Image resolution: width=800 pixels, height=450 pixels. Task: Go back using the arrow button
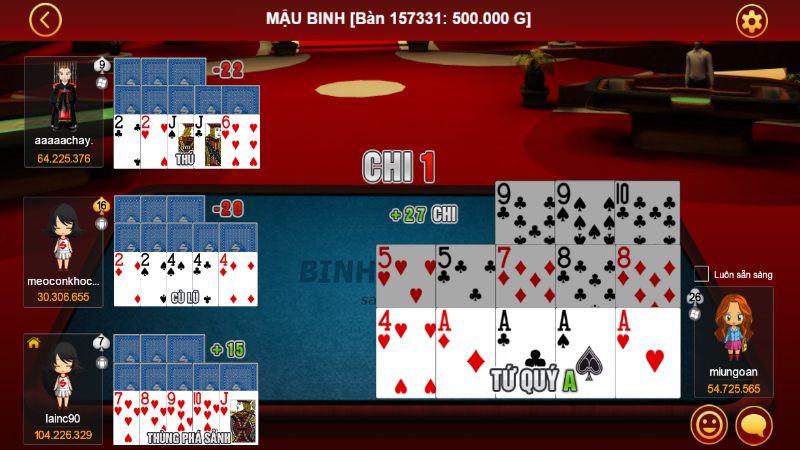point(45,19)
